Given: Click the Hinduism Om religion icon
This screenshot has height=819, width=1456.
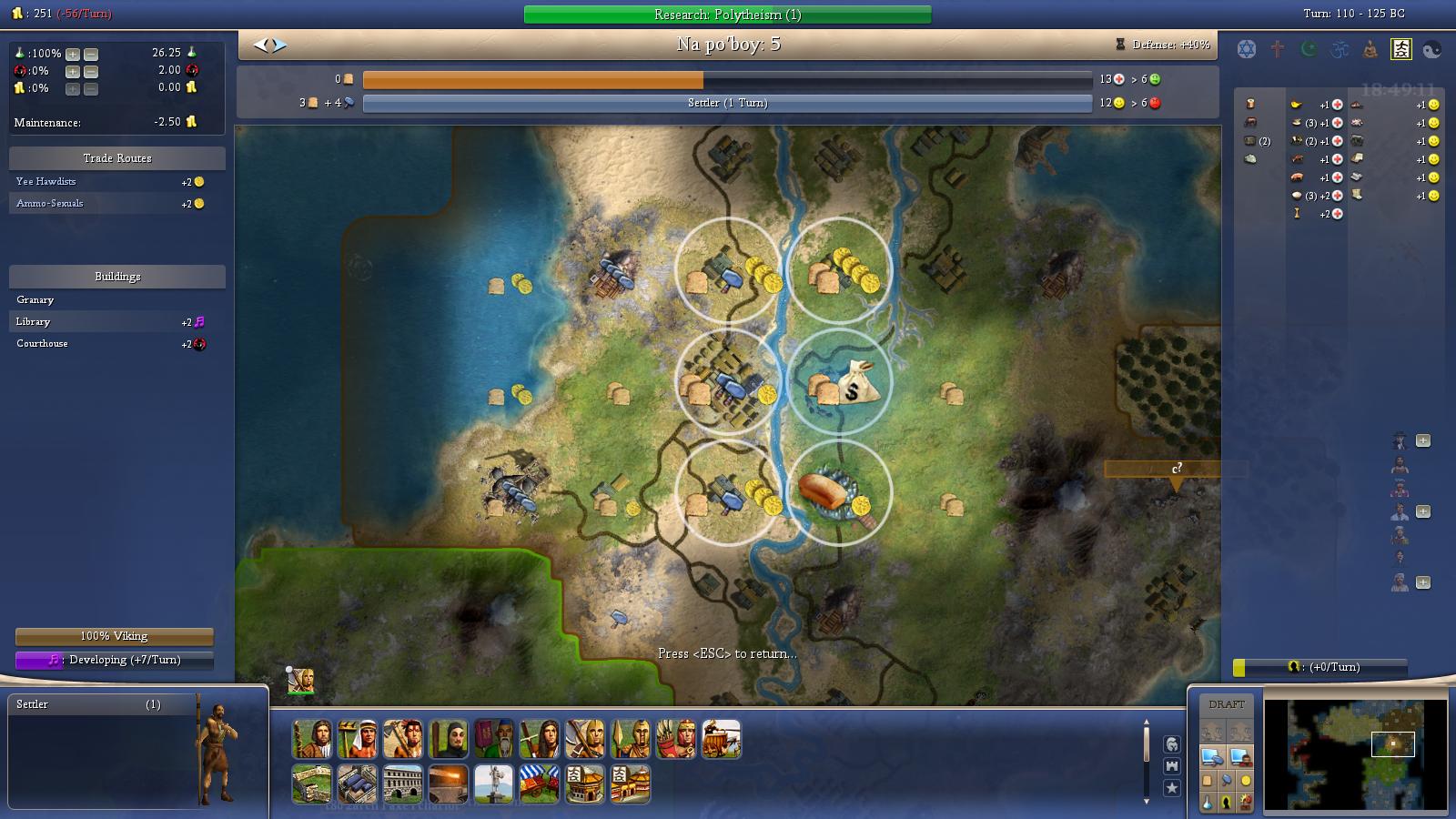Looking at the screenshot, I should click(x=1338, y=50).
